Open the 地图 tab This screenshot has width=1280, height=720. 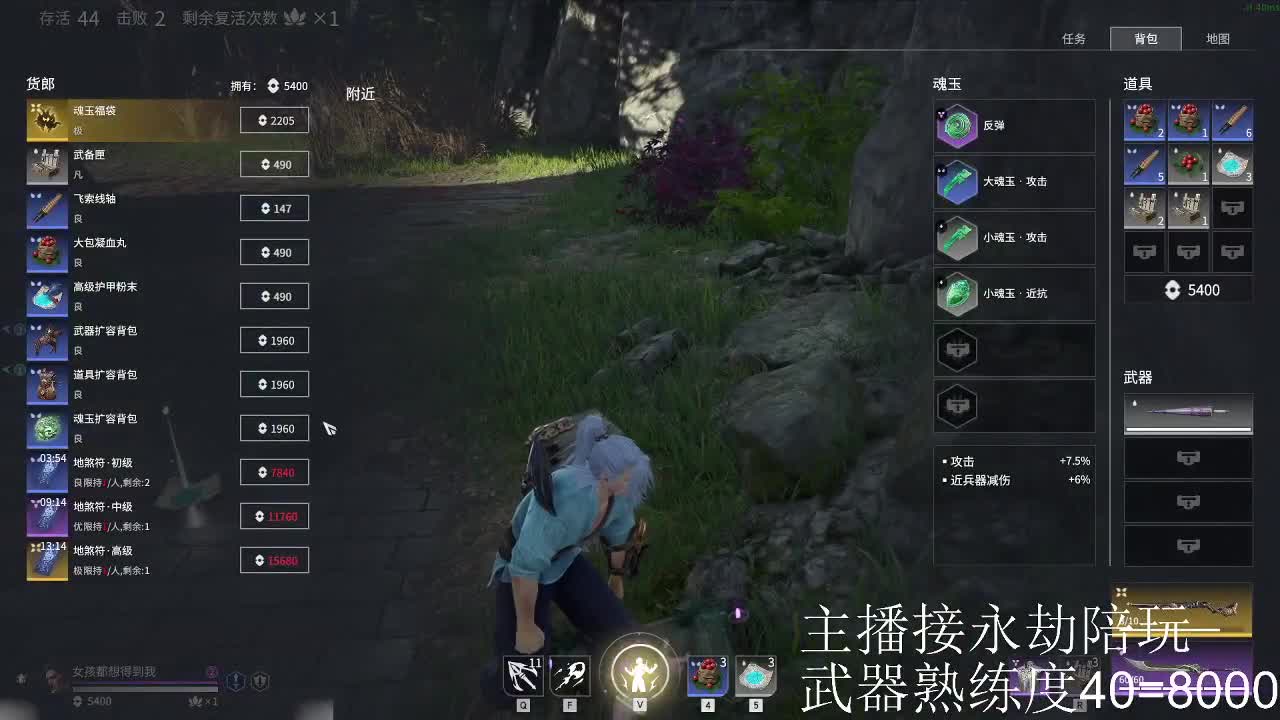1219,39
